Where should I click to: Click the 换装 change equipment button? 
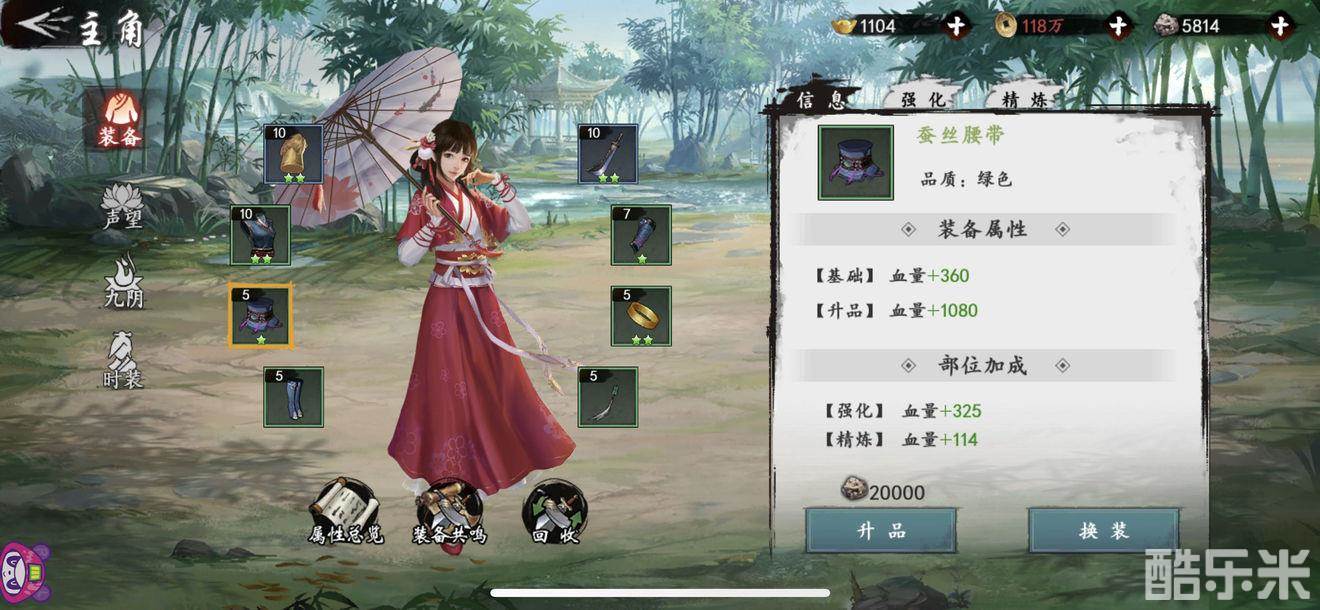[x=1103, y=530]
